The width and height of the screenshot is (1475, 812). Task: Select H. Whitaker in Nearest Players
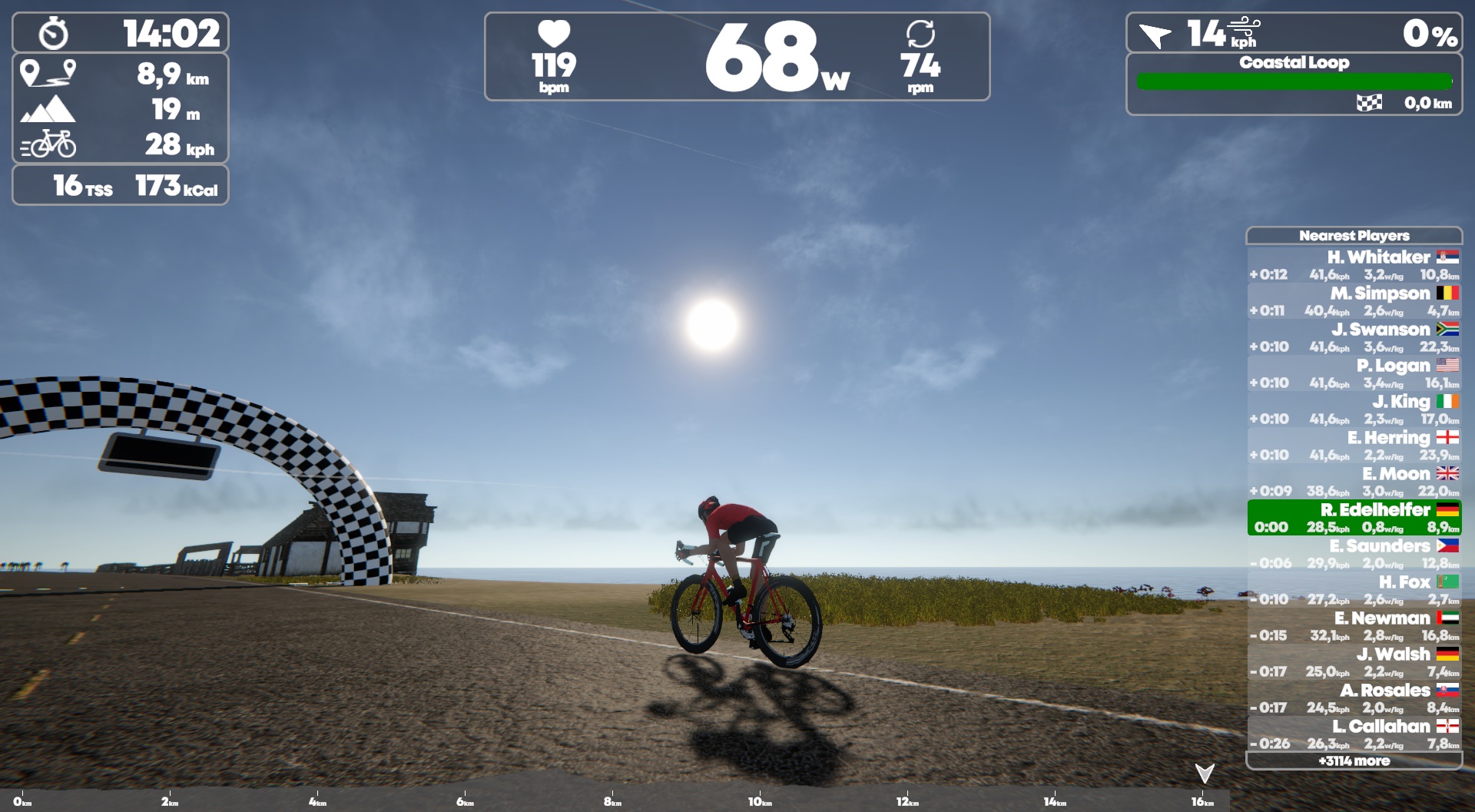(x=1354, y=265)
